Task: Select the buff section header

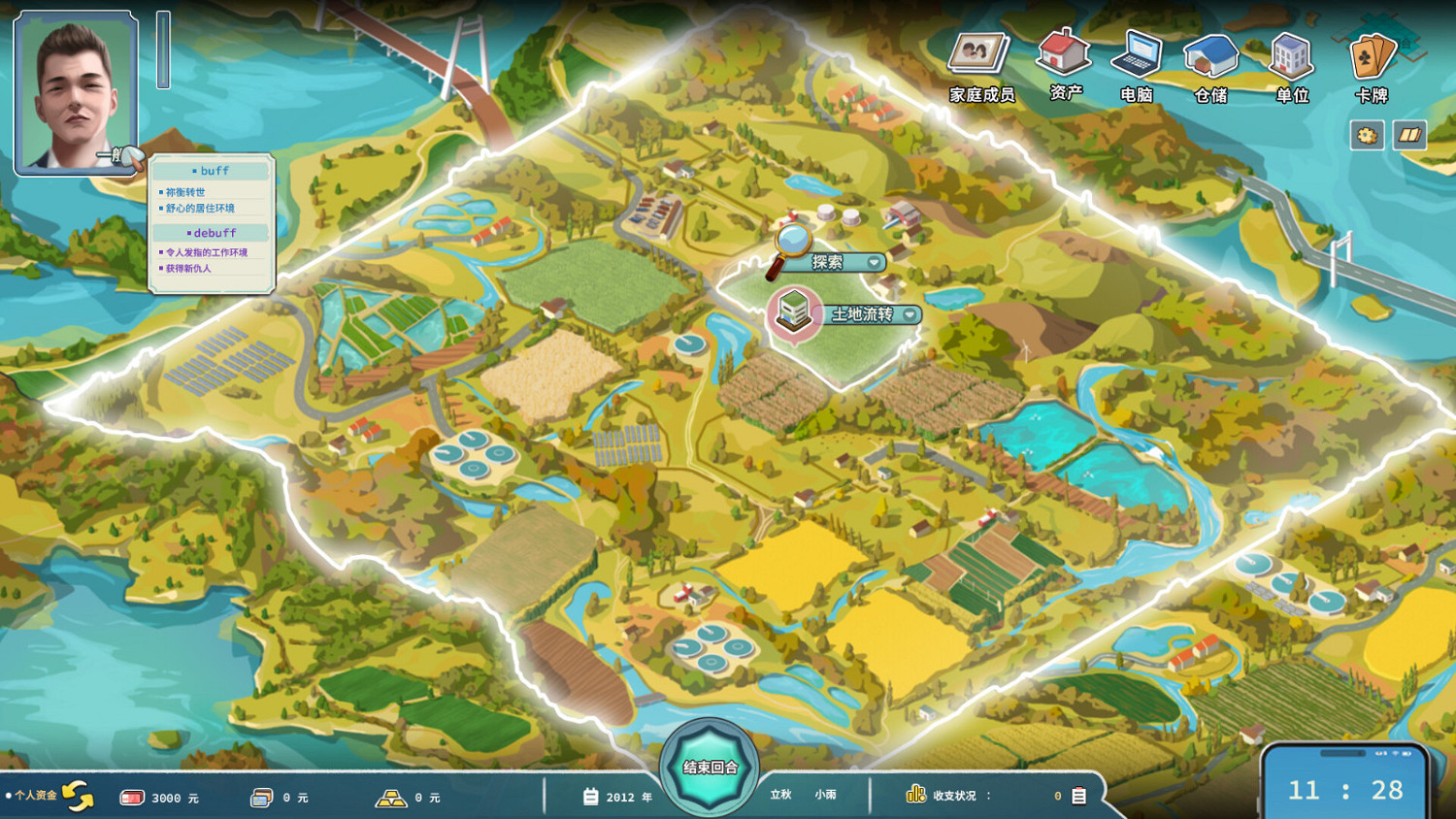Action: click(x=211, y=170)
